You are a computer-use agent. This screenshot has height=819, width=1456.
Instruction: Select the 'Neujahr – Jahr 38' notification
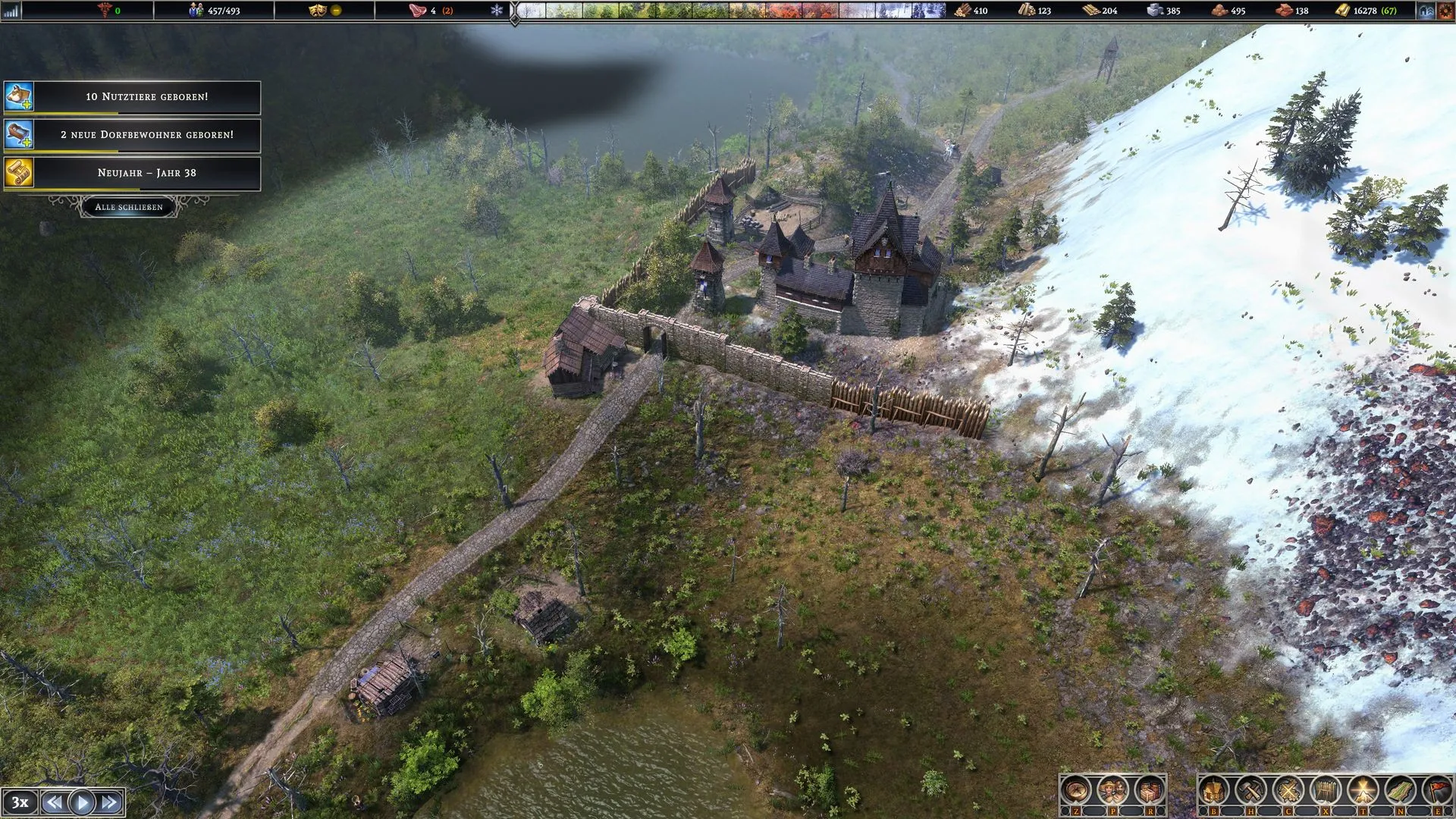point(146,173)
